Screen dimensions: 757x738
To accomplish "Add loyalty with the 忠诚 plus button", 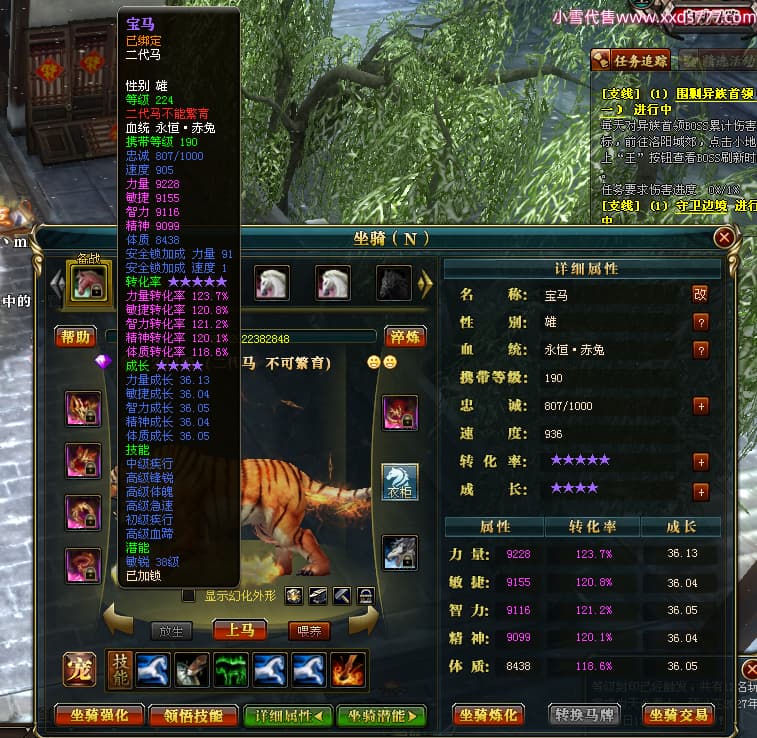I will coord(701,406).
